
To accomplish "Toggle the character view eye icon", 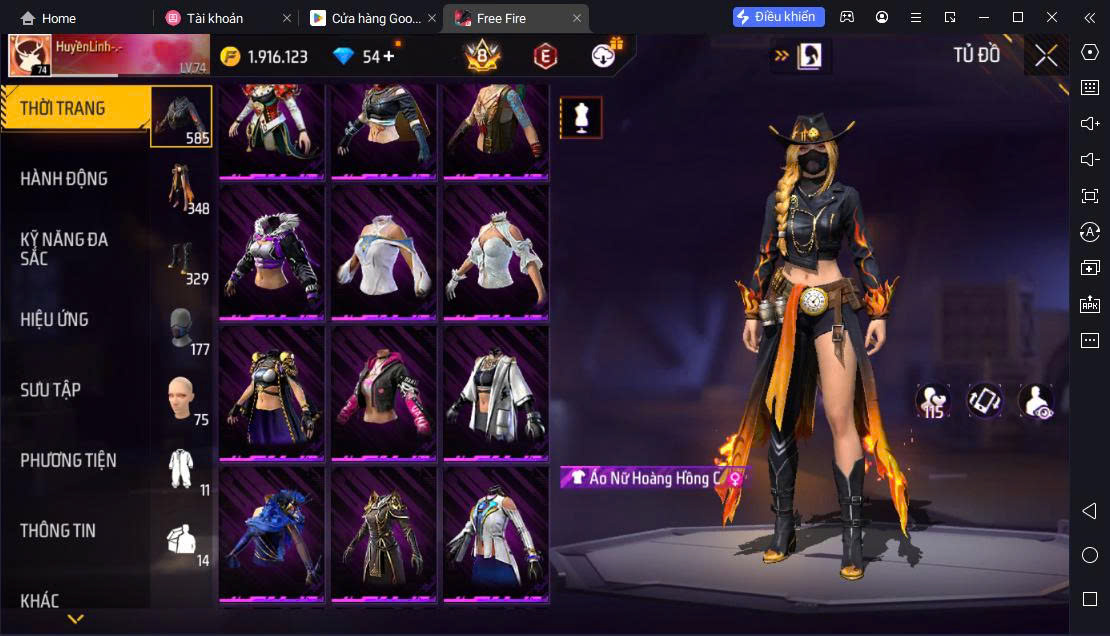I will (x=1036, y=401).
